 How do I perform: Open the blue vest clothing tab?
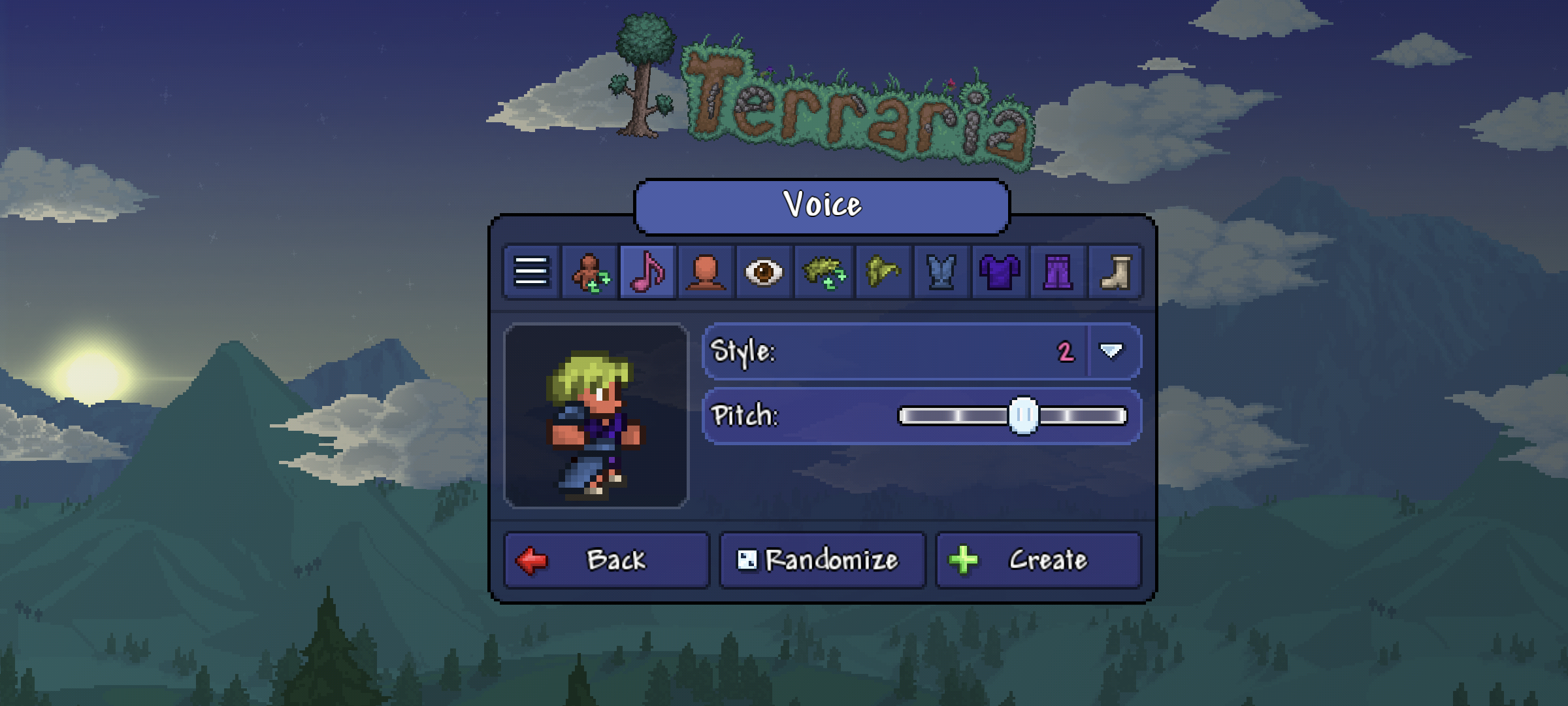941,272
